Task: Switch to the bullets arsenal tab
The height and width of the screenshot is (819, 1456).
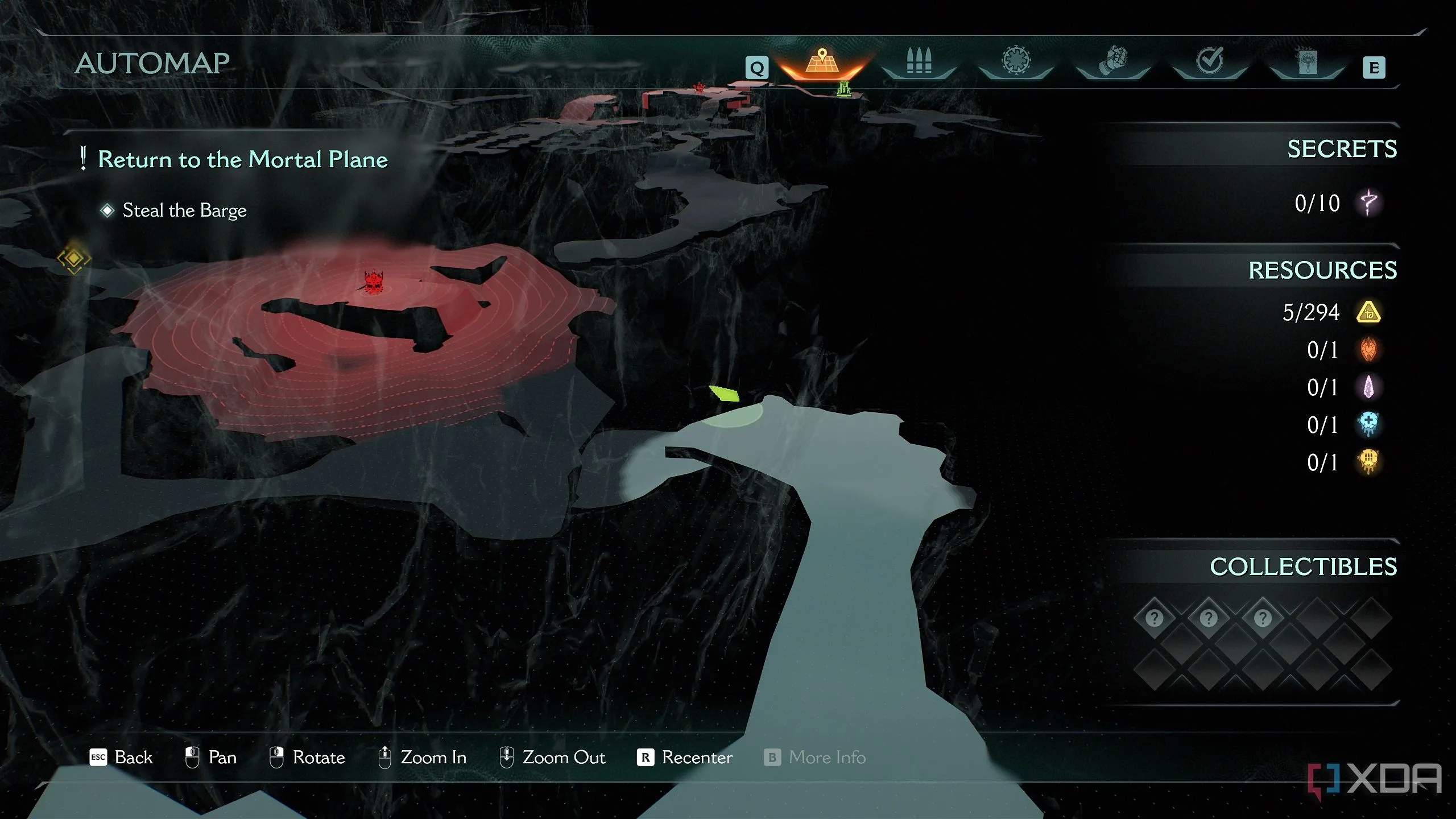Action: pyautogui.click(x=919, y=61)
